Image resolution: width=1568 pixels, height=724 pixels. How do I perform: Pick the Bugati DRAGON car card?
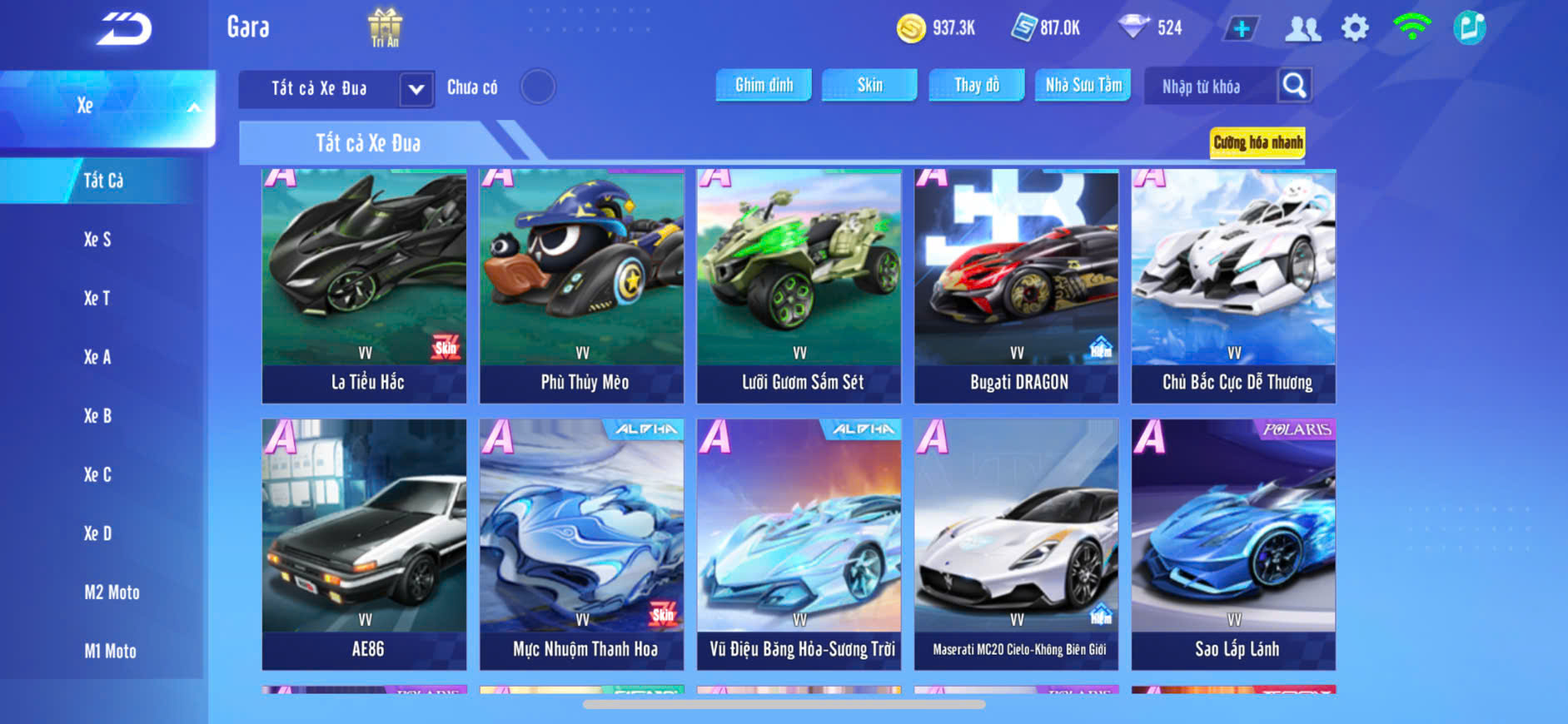pos(1016,286)
